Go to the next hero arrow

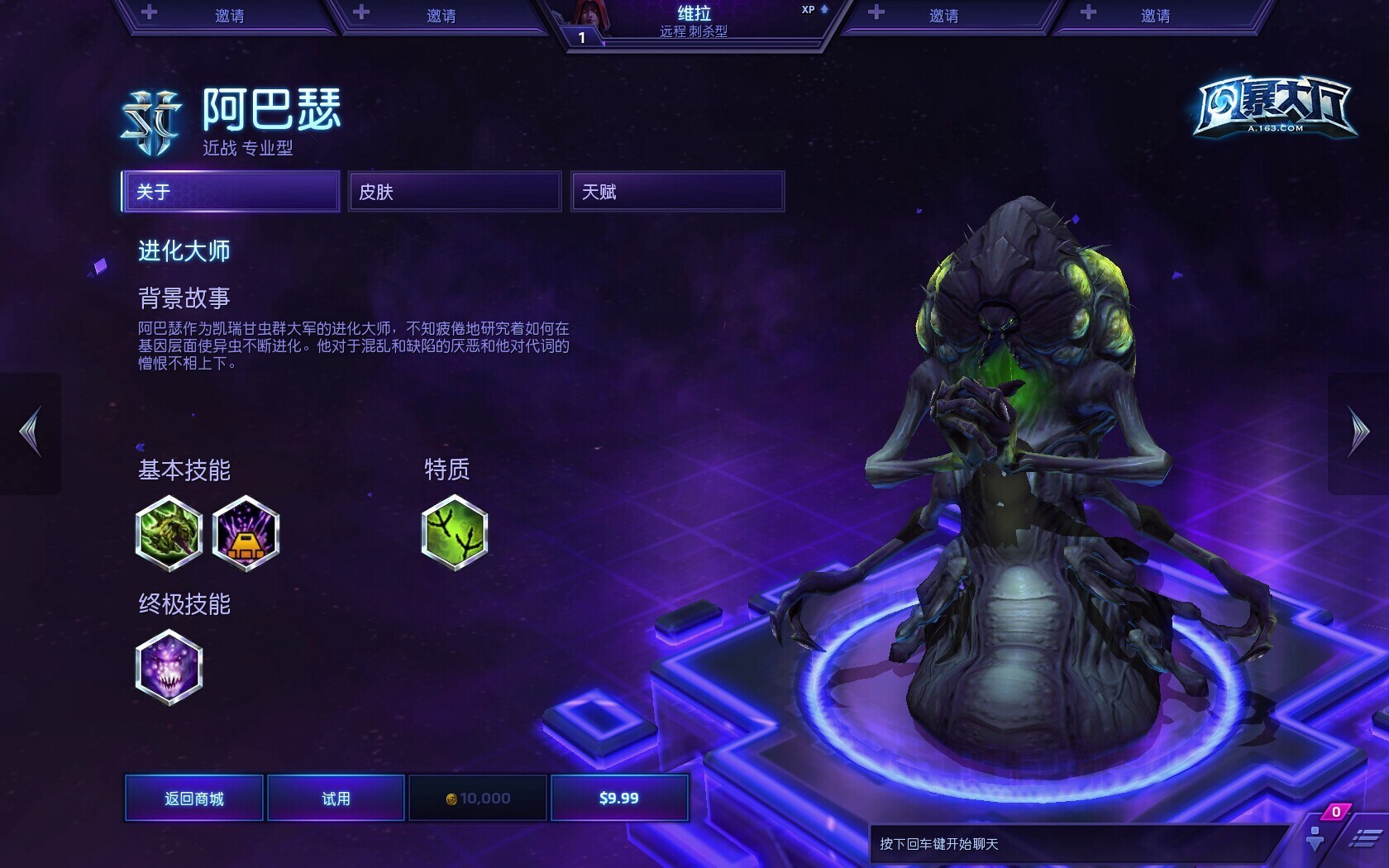coord(1358,432)
